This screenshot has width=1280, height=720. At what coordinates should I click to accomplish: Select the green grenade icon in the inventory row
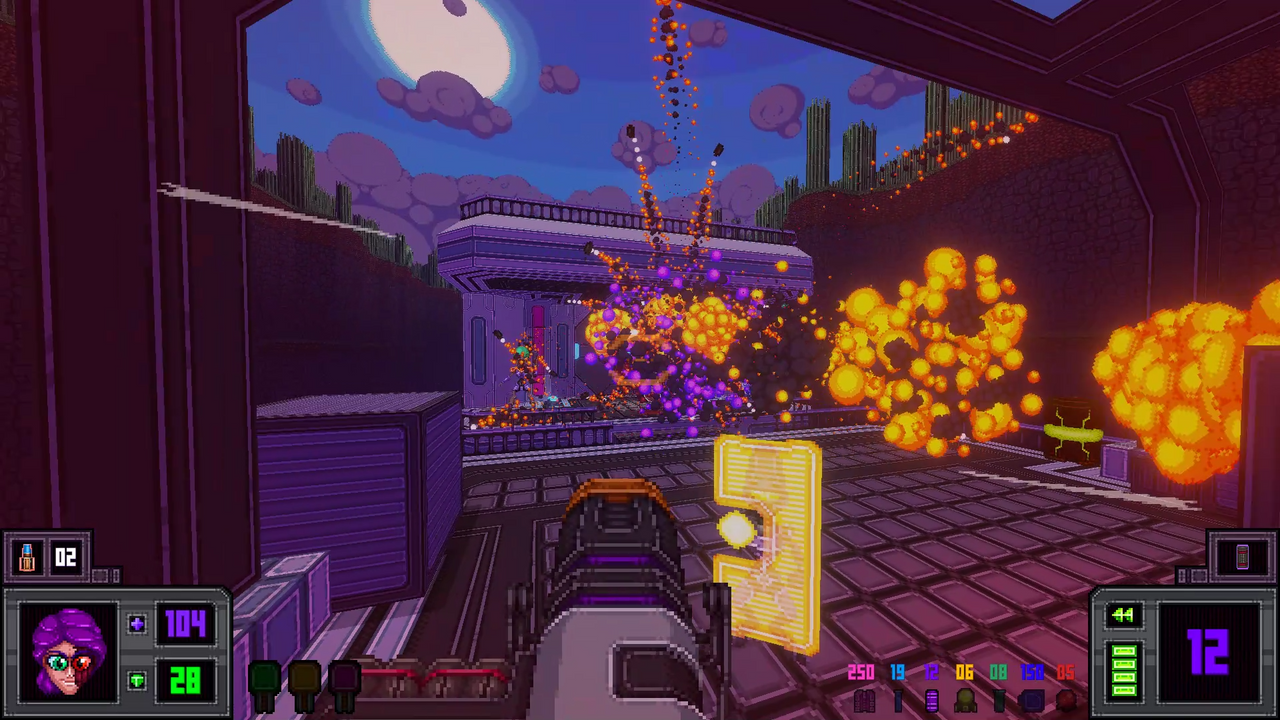(264, 678)
